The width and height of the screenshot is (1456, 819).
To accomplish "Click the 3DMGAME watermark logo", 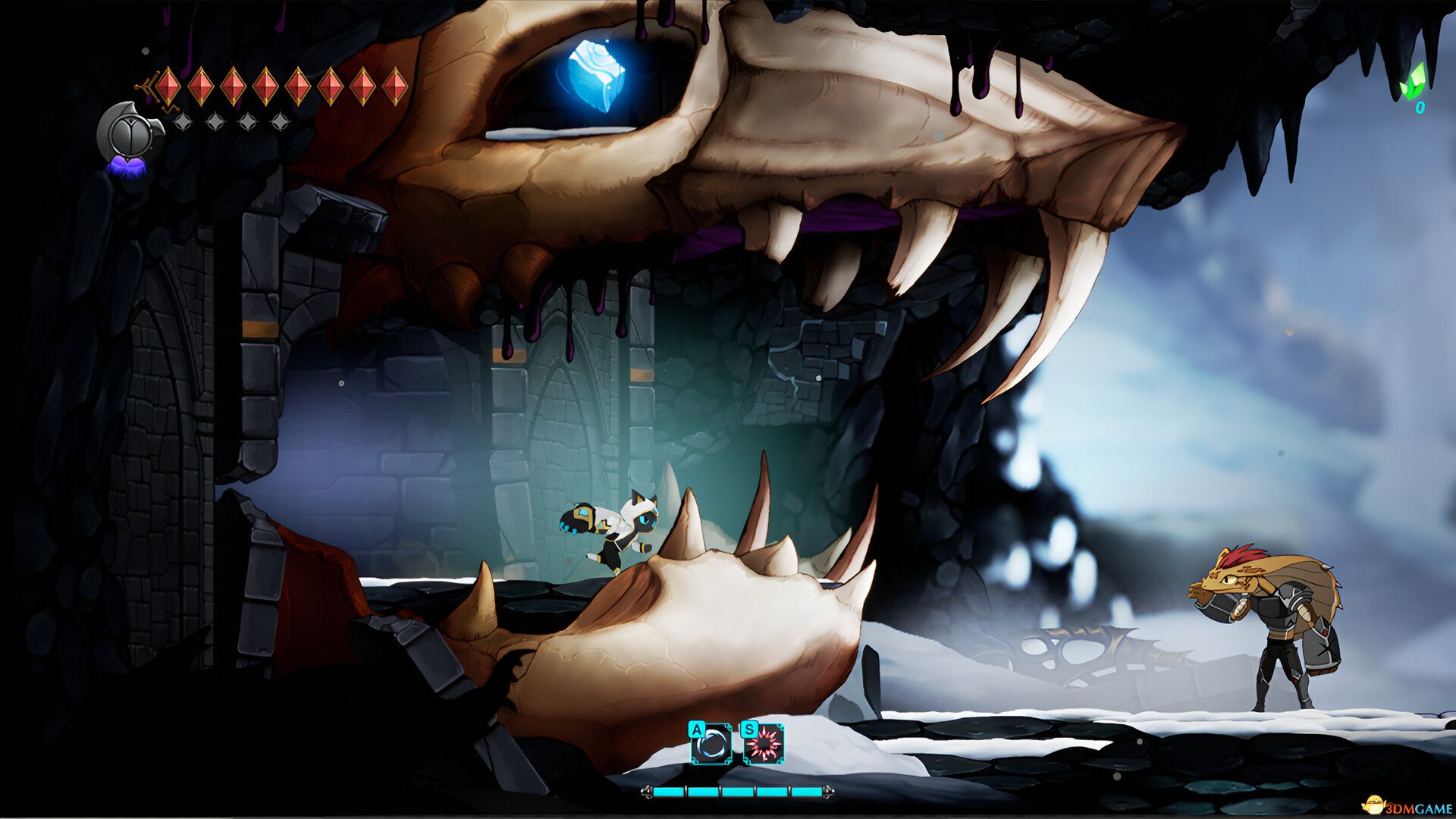I will [x=1407, y=805].
